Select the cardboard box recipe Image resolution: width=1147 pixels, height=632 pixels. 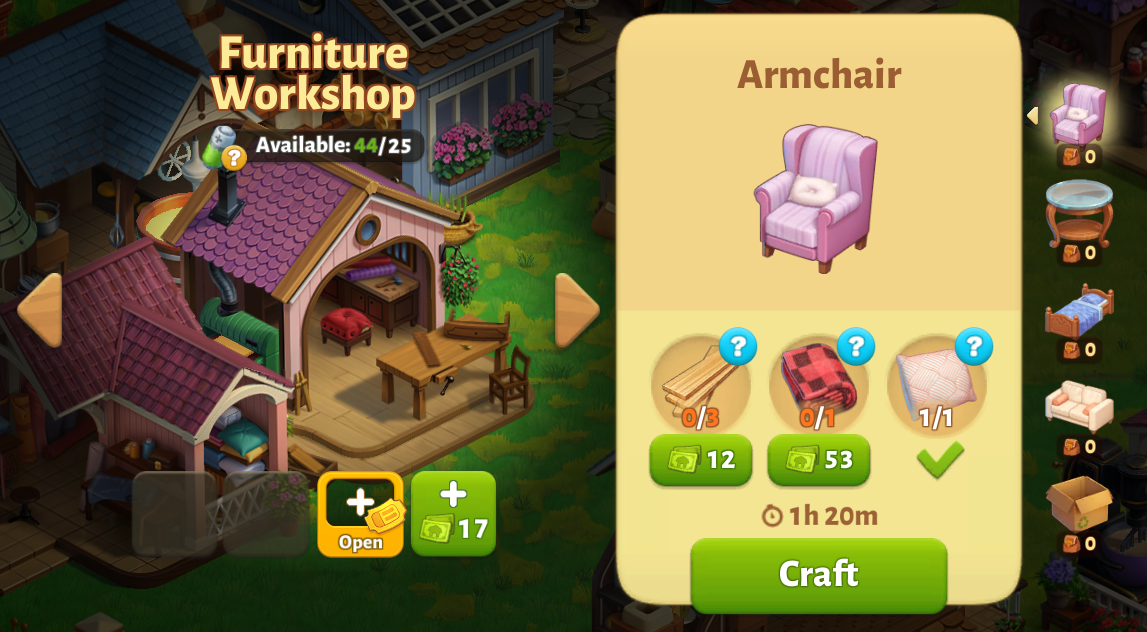point(1078,503)
